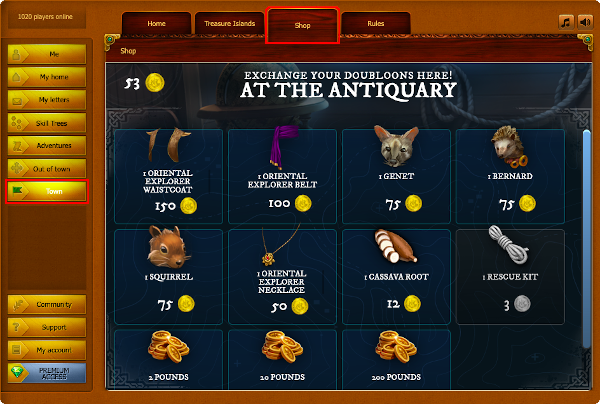Go to My home
Image resolution: width=600 pixels, height=404 pixels.
(54, 76)
